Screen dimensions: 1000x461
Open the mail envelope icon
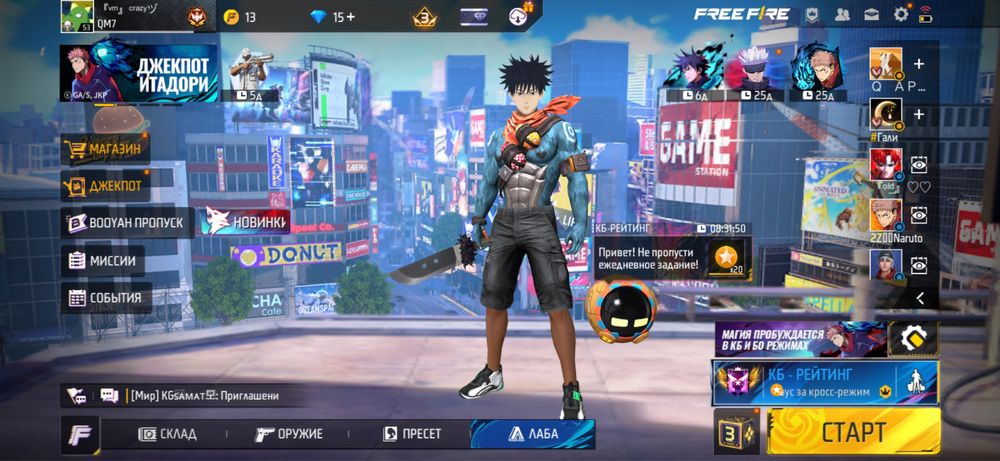[x=872, y=14]
